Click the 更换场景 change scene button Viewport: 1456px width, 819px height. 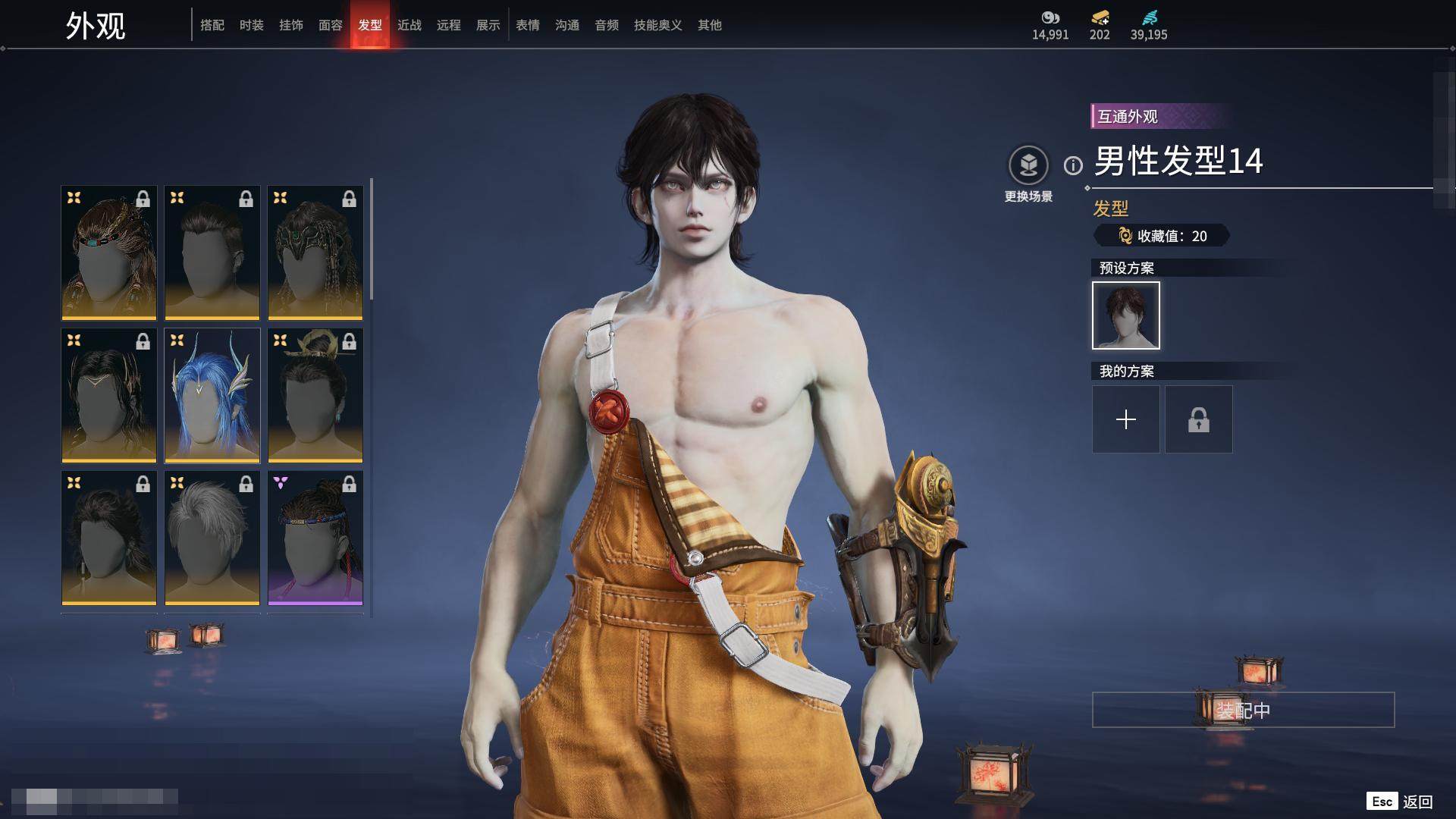tap(1028, 174)
